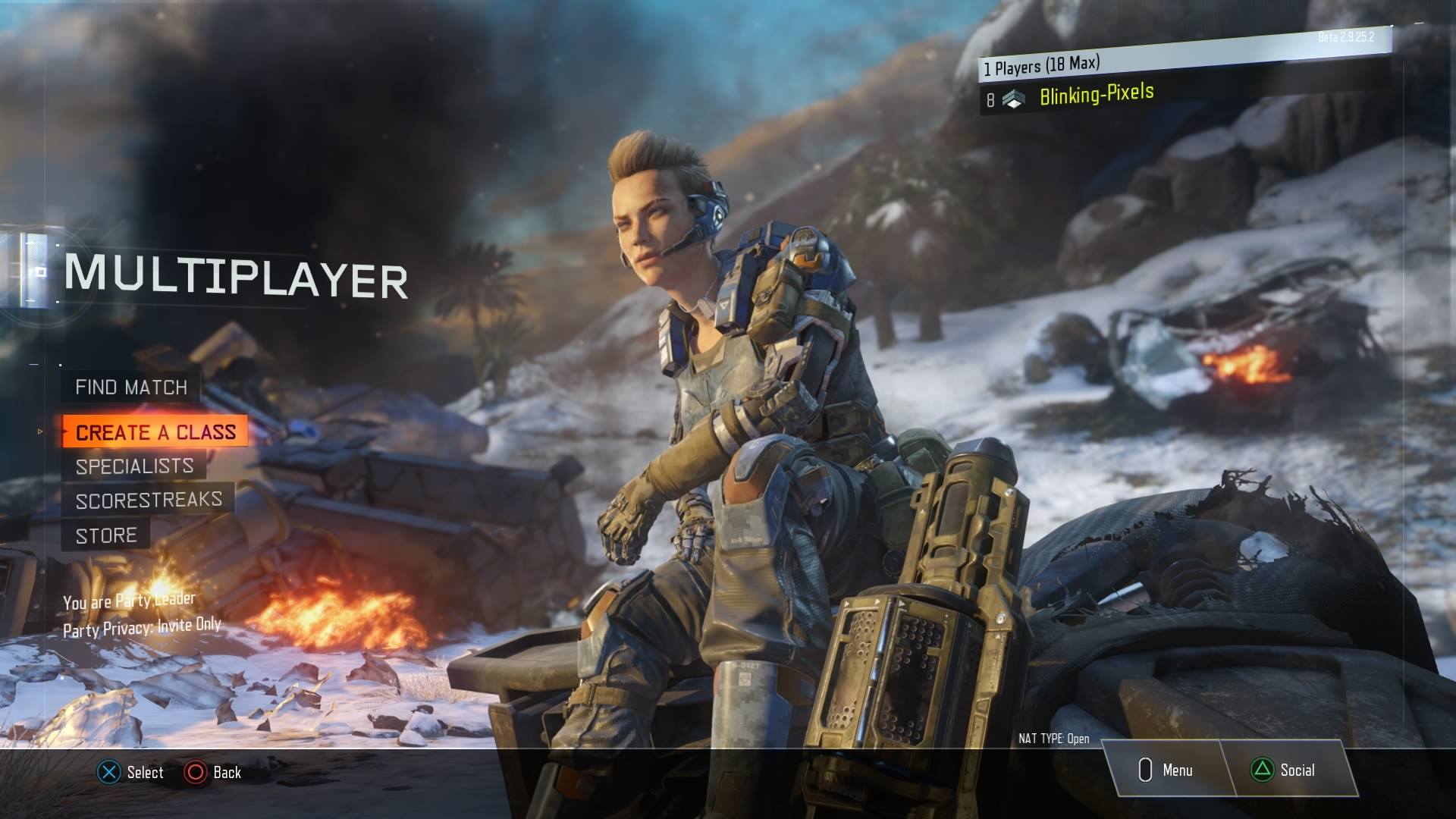Open the Scorestreaks option

click(149, 500)
